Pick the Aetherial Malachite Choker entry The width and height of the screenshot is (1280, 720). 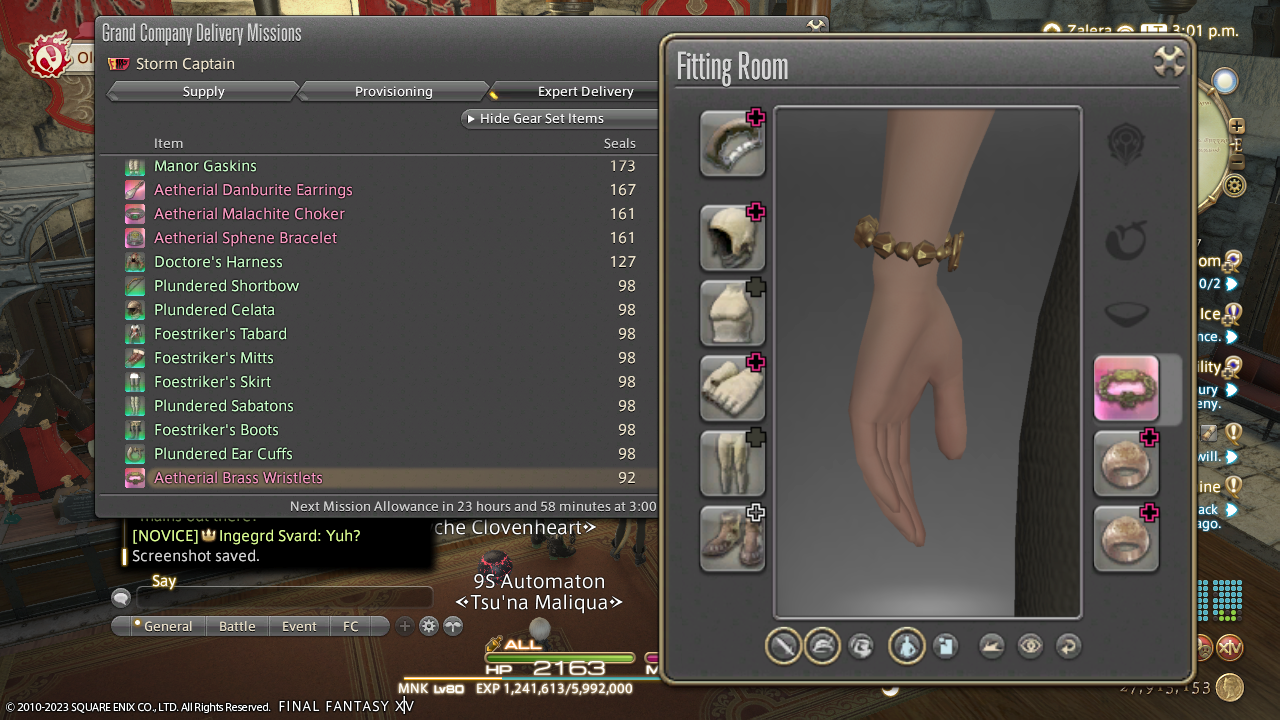pos(249,214)
